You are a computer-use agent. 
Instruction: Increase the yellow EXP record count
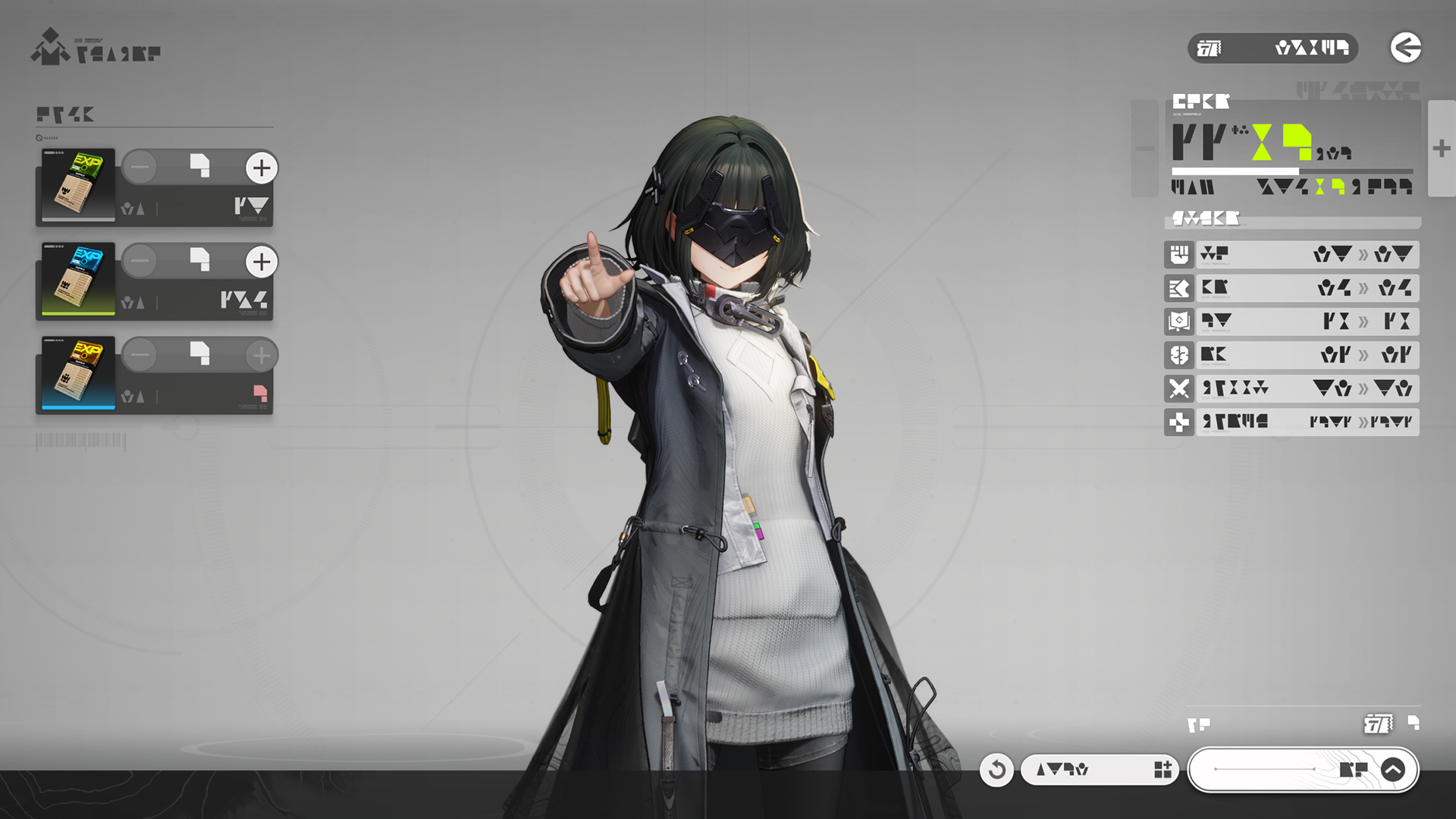coord(262,355)
